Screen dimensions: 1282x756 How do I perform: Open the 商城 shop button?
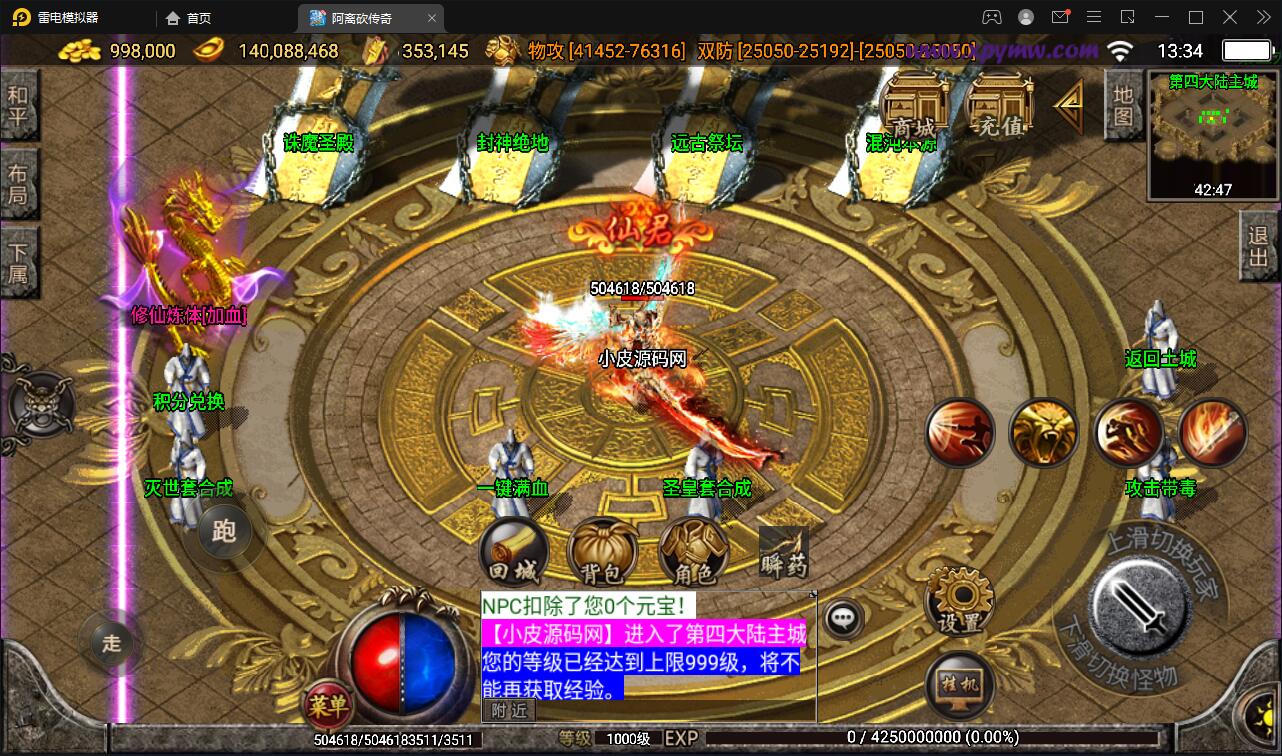coord(914,110)
